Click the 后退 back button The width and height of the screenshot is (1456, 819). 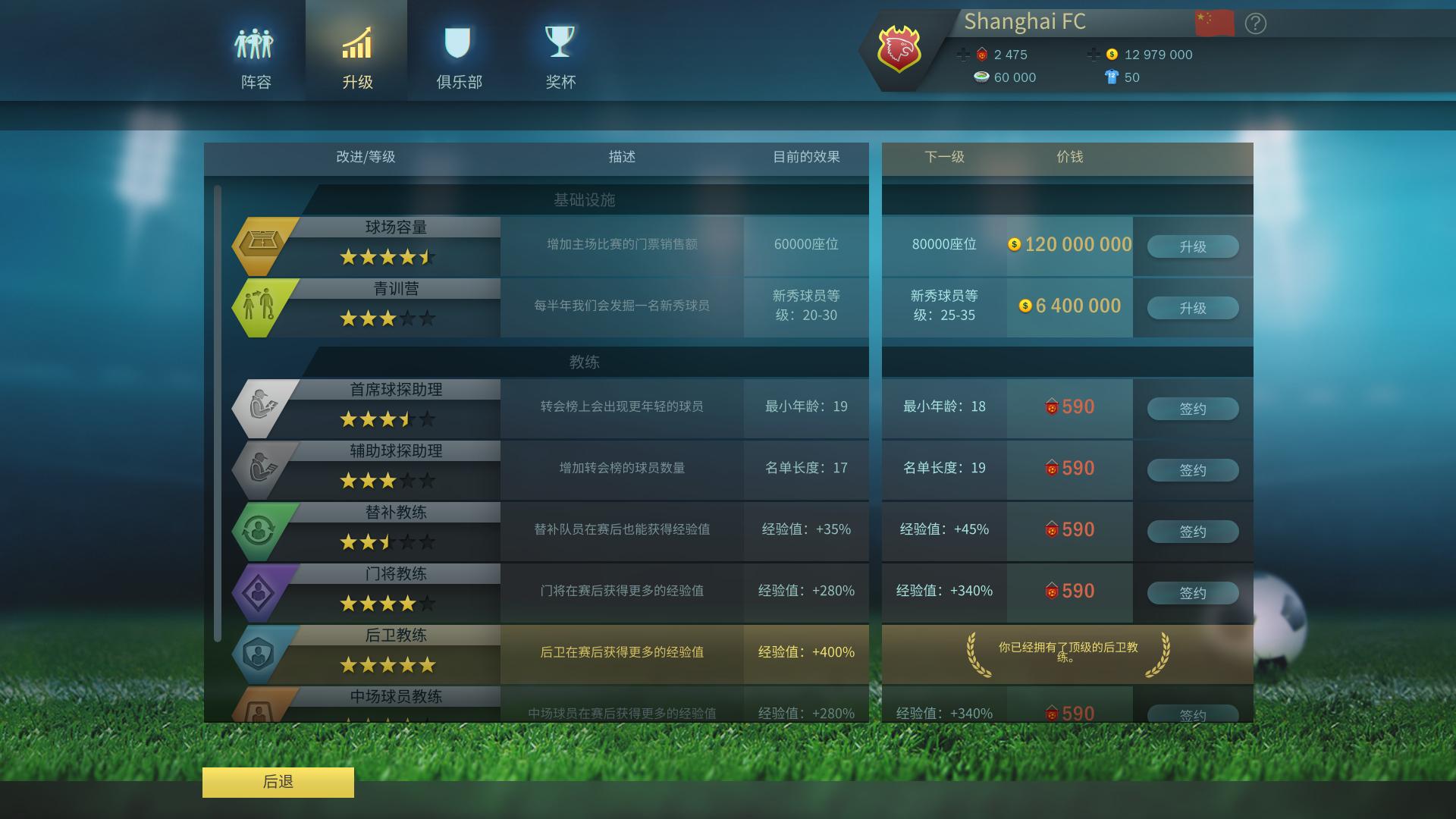click(278, 782)
